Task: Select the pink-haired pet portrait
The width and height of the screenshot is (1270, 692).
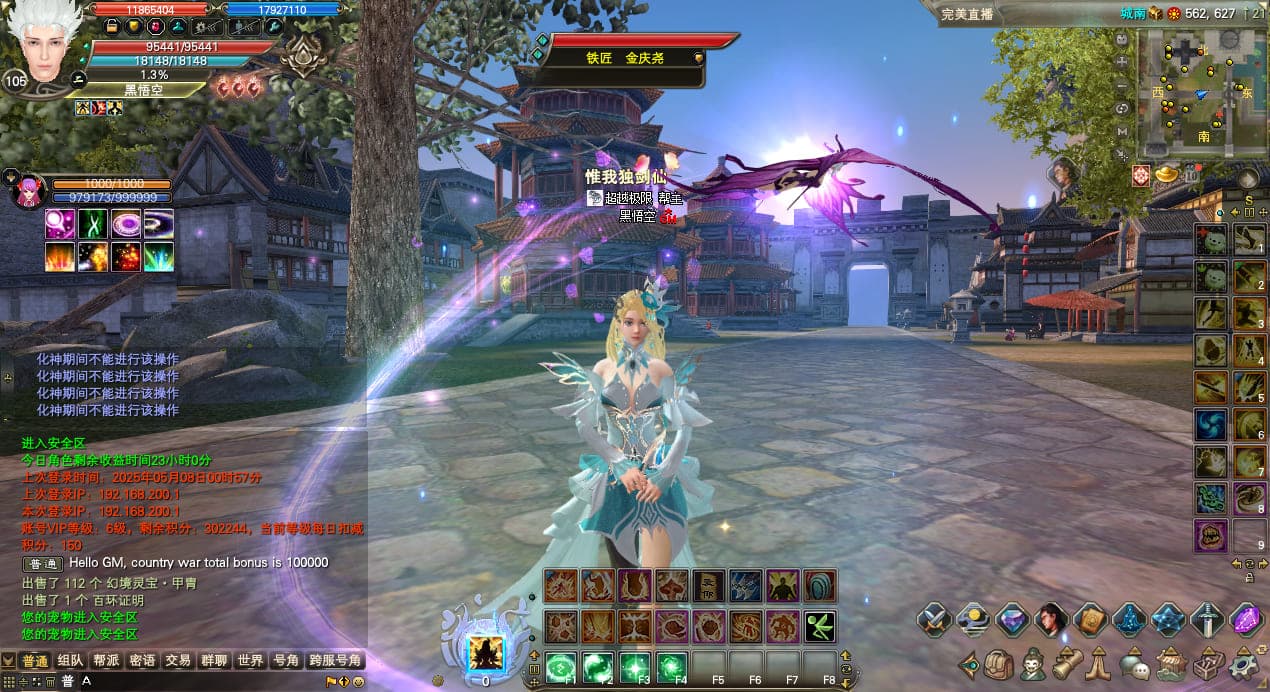Action: pos(29,191)
